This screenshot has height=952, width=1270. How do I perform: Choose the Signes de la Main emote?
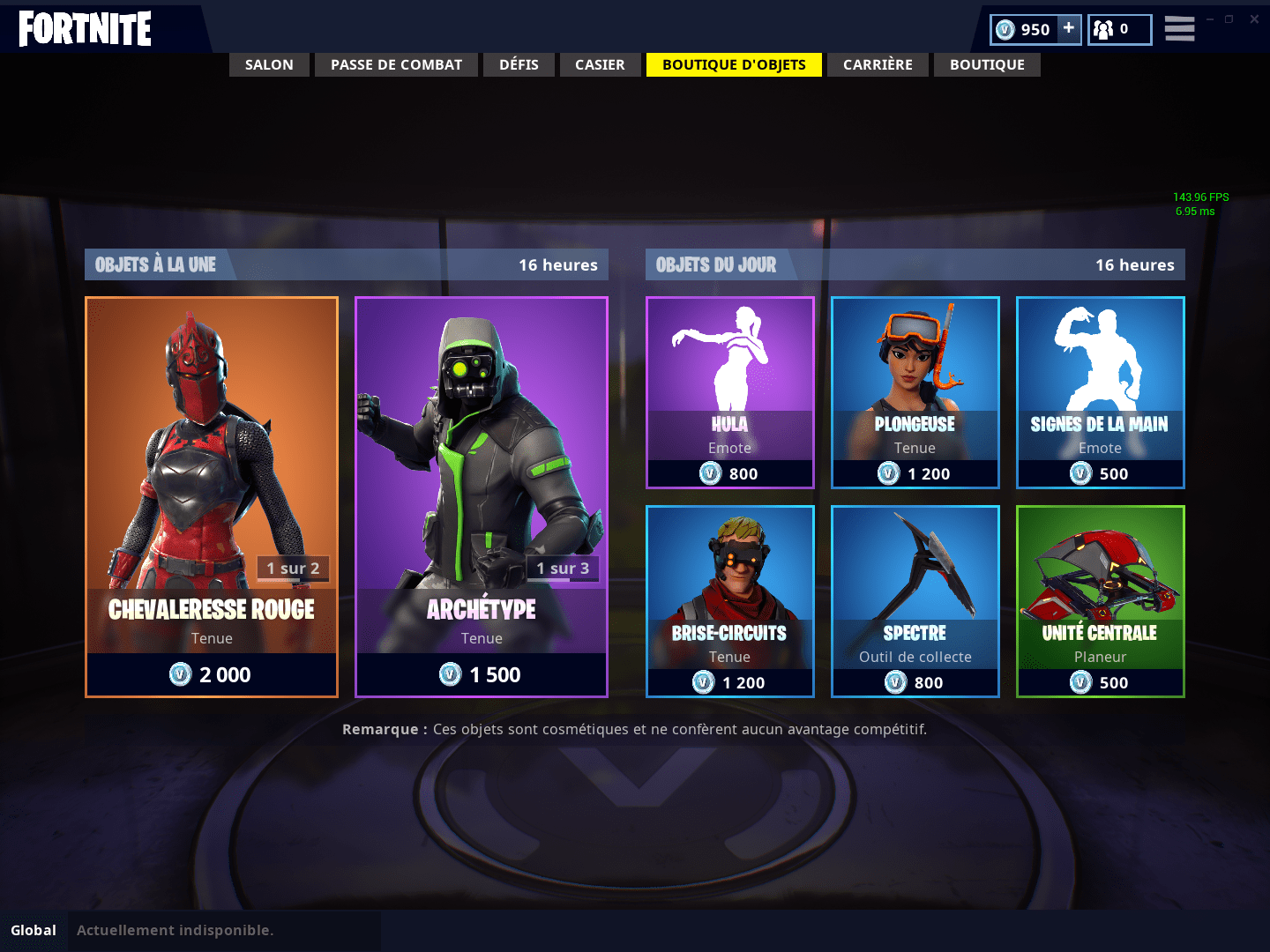pos(1101,392)
